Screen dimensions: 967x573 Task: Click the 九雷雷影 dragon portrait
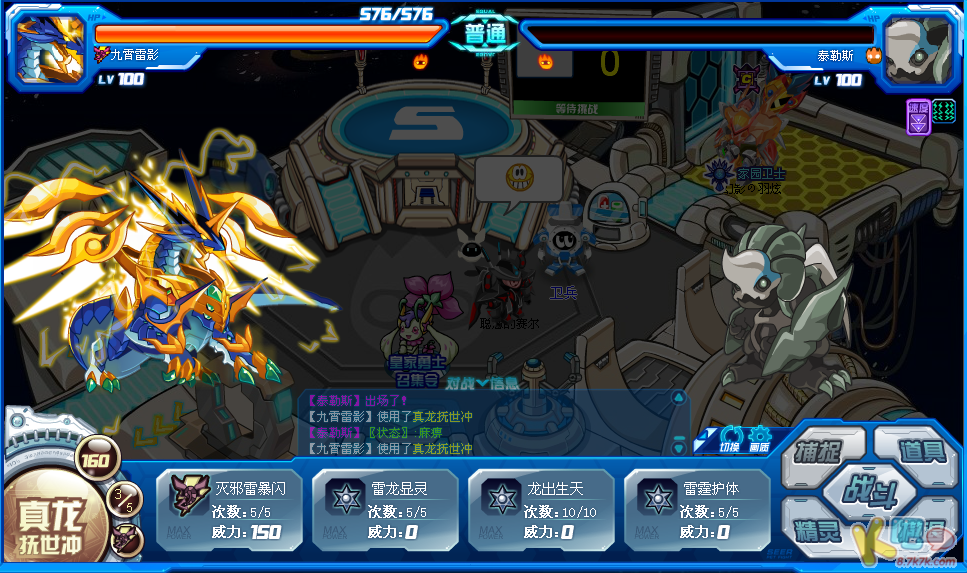(x=47, y=47)
